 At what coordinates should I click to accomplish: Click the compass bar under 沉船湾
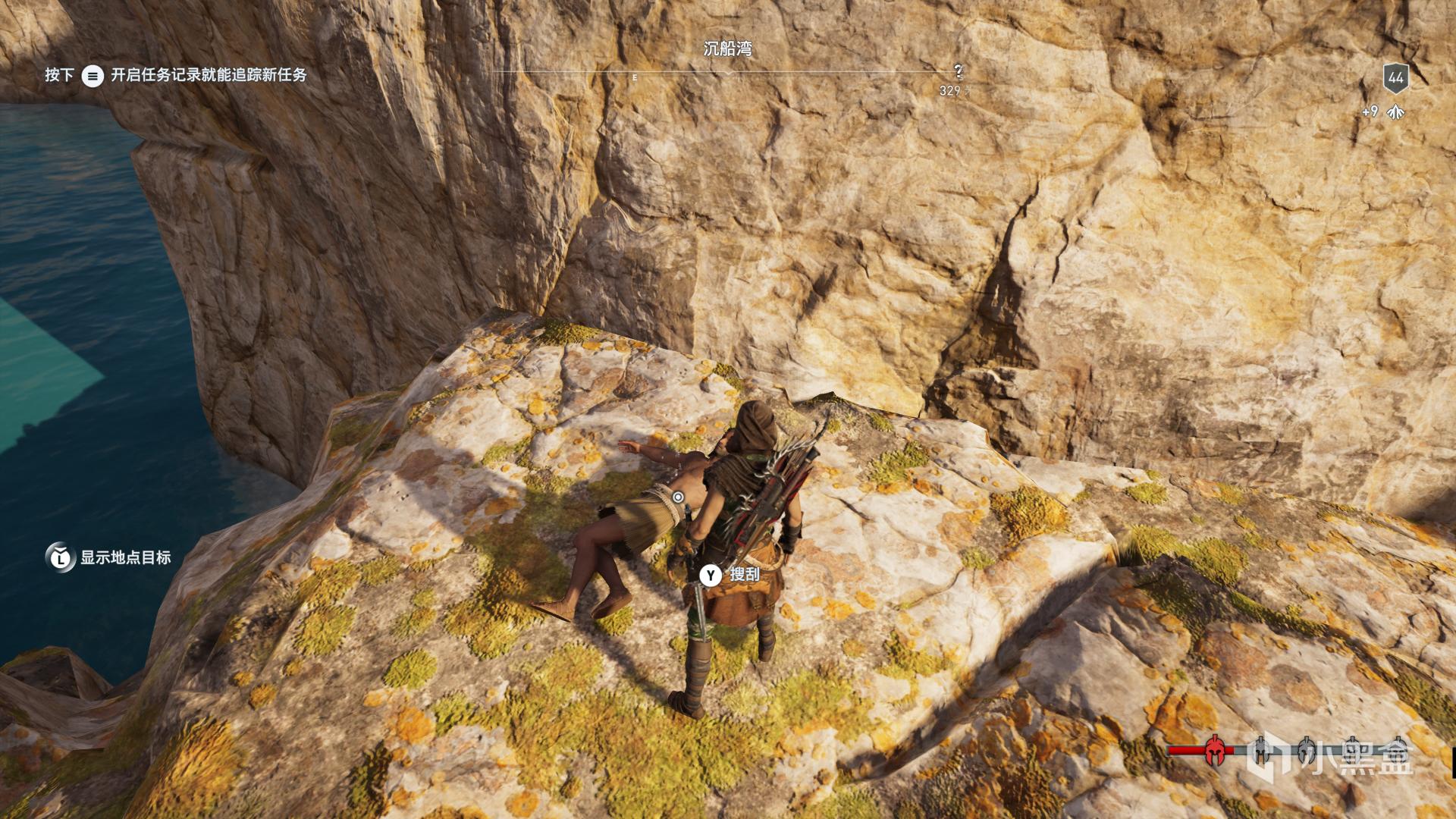726,74
